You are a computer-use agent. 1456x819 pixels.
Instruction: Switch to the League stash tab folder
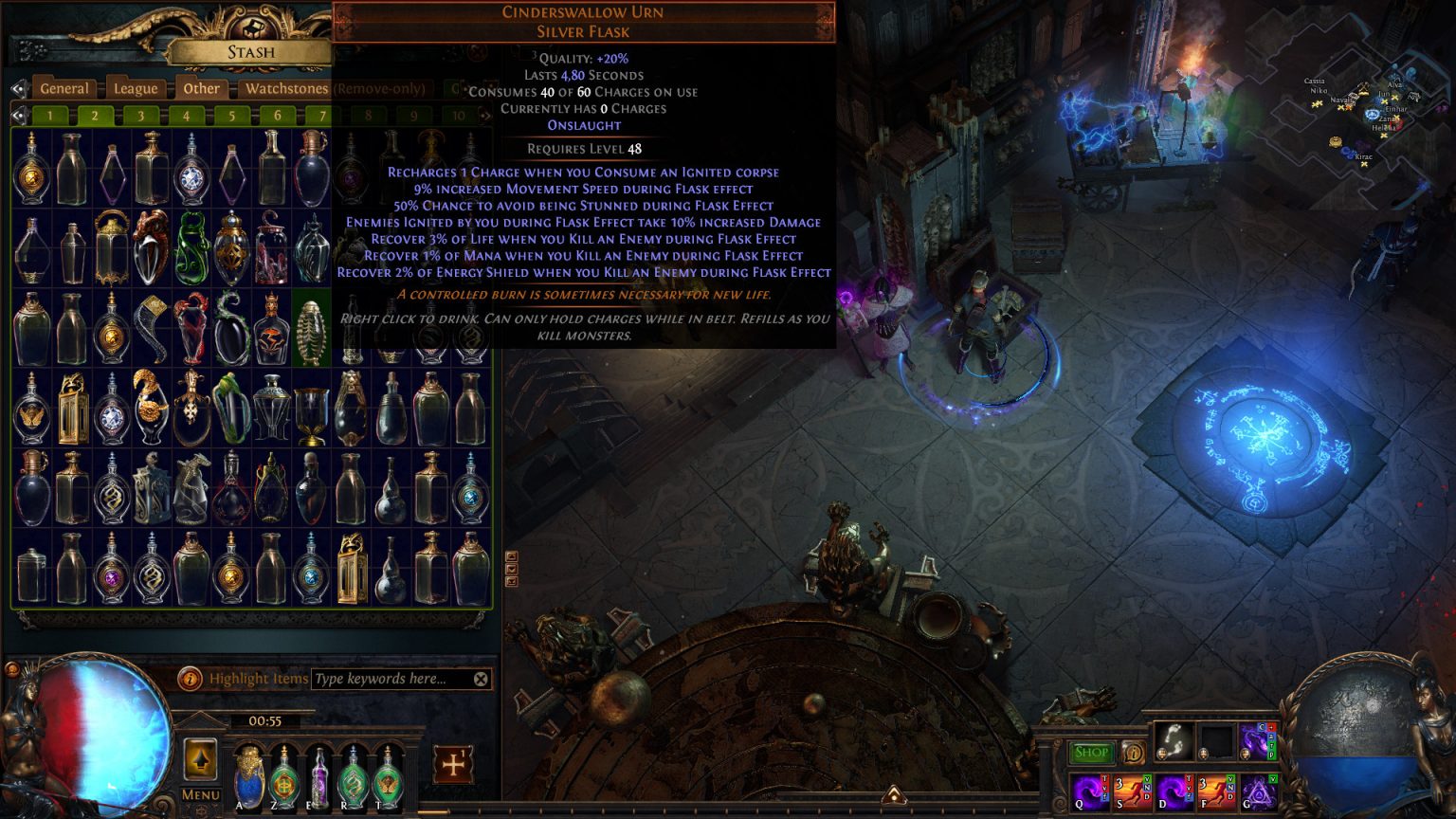tap(135, 87)
